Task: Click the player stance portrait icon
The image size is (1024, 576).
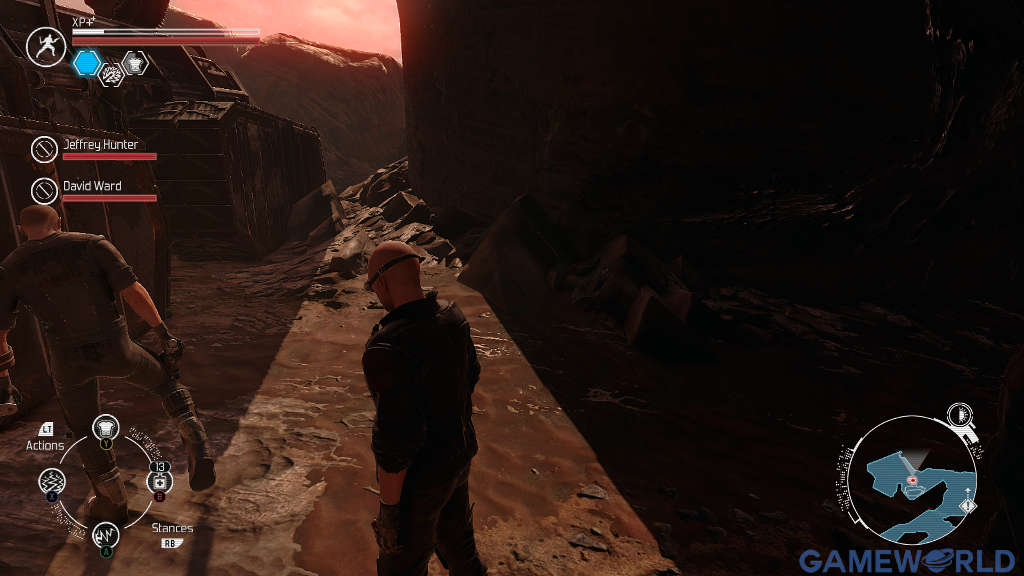Action: 45,46
